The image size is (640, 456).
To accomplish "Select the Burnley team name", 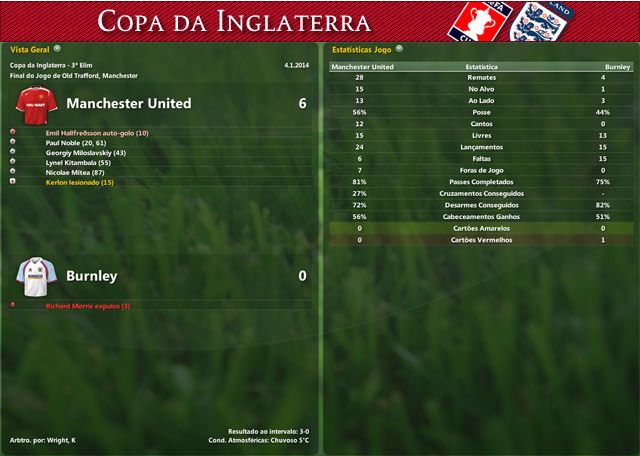I will 91,275.
